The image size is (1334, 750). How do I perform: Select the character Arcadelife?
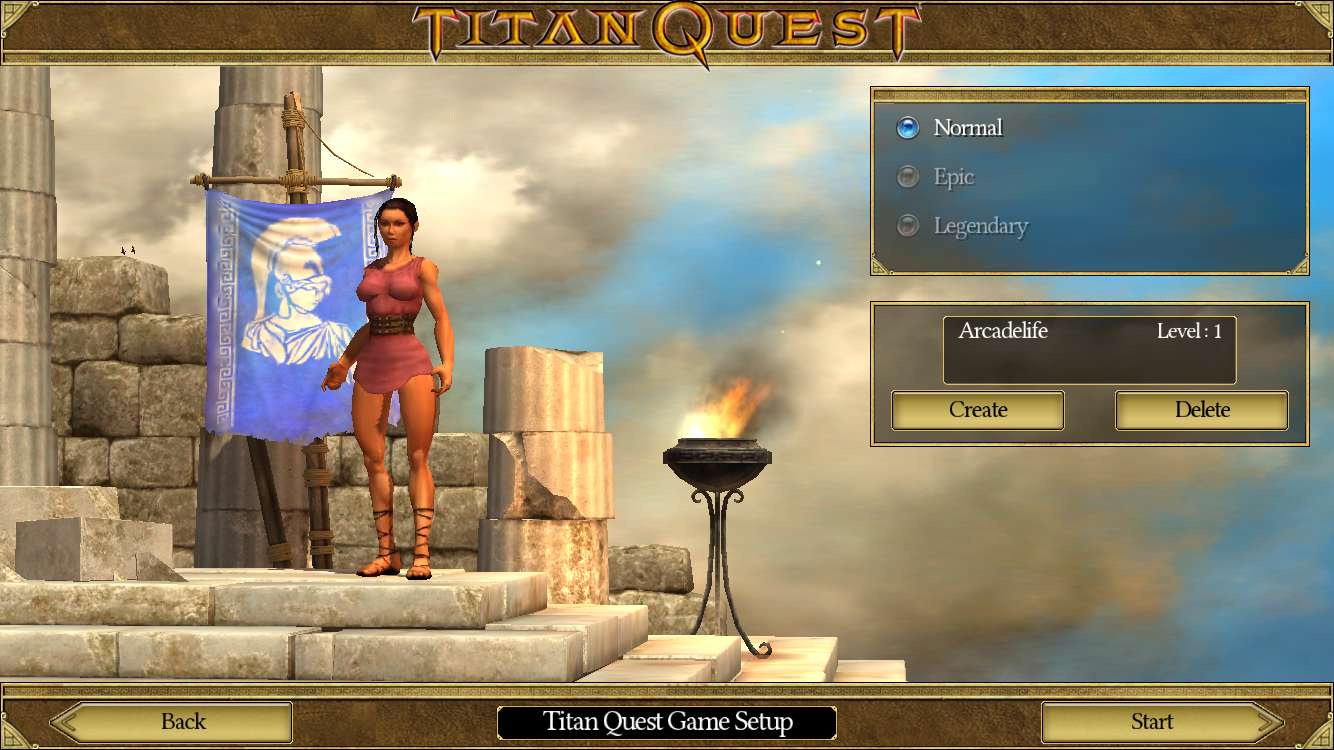pos(1088,348)
